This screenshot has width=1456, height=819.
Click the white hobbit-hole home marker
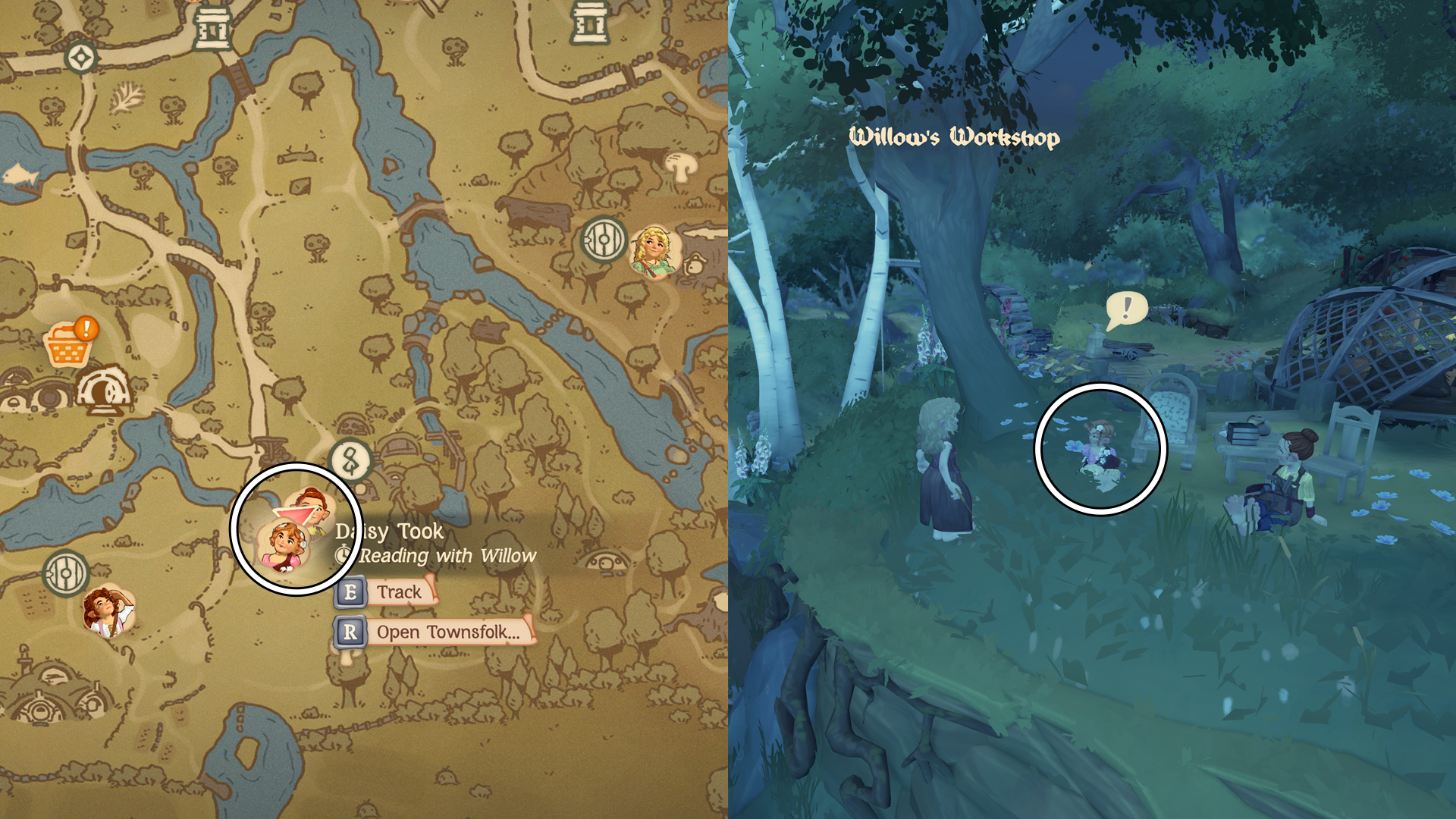(x=104, y=391)
